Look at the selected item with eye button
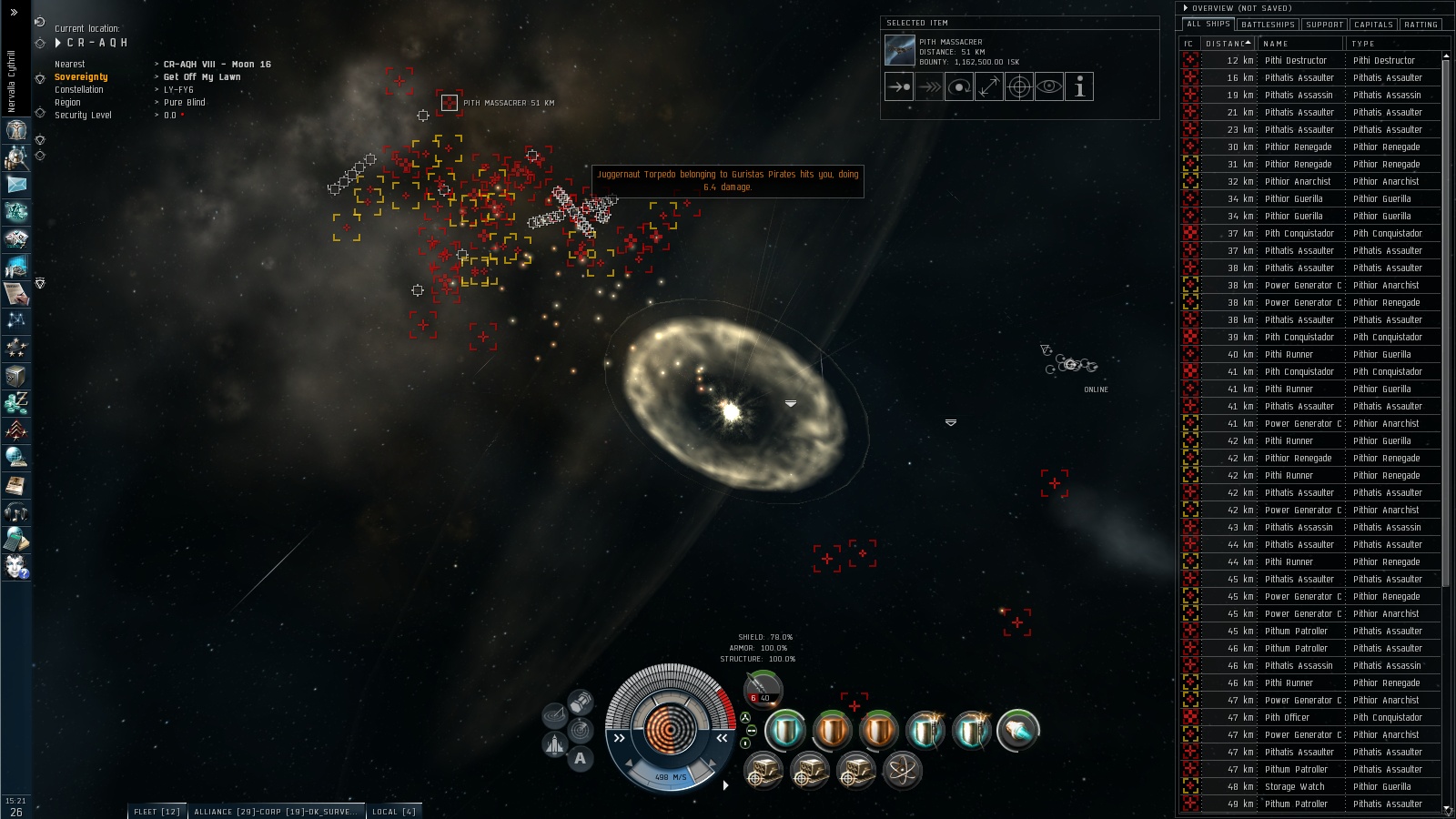The image size is (1456, 819). coord(1049,87)
